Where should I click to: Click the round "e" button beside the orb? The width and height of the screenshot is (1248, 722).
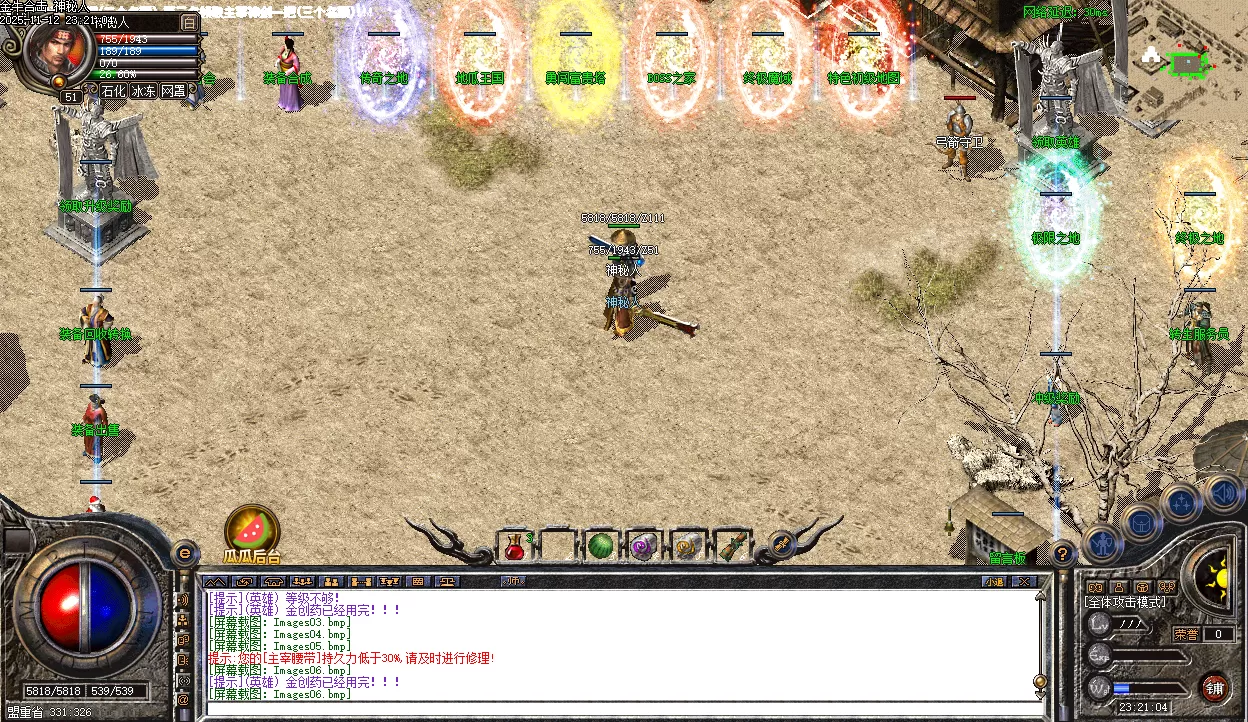point(184,552)
